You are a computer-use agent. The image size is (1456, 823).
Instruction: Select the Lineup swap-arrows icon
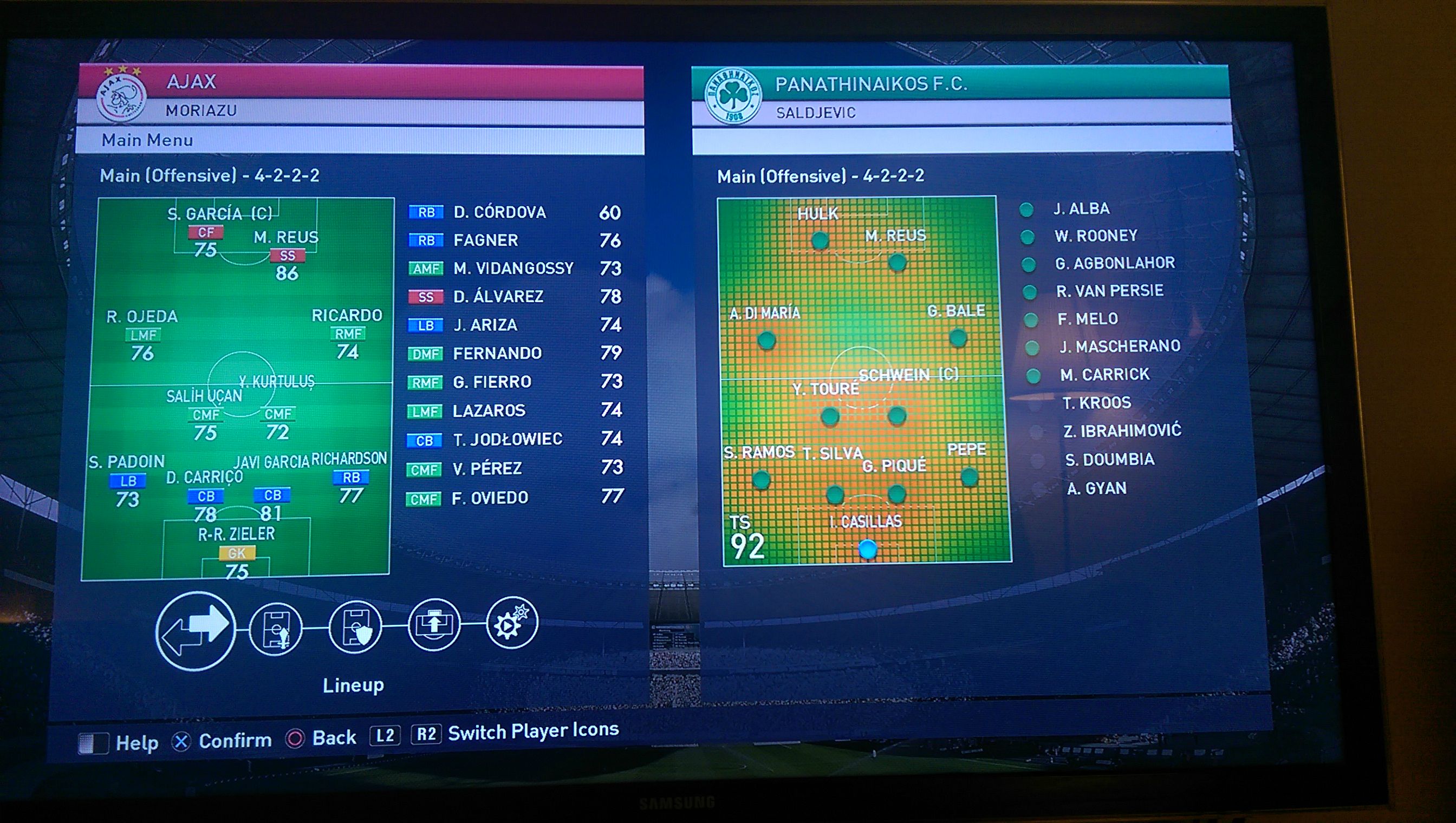click(x=196, y=631)
